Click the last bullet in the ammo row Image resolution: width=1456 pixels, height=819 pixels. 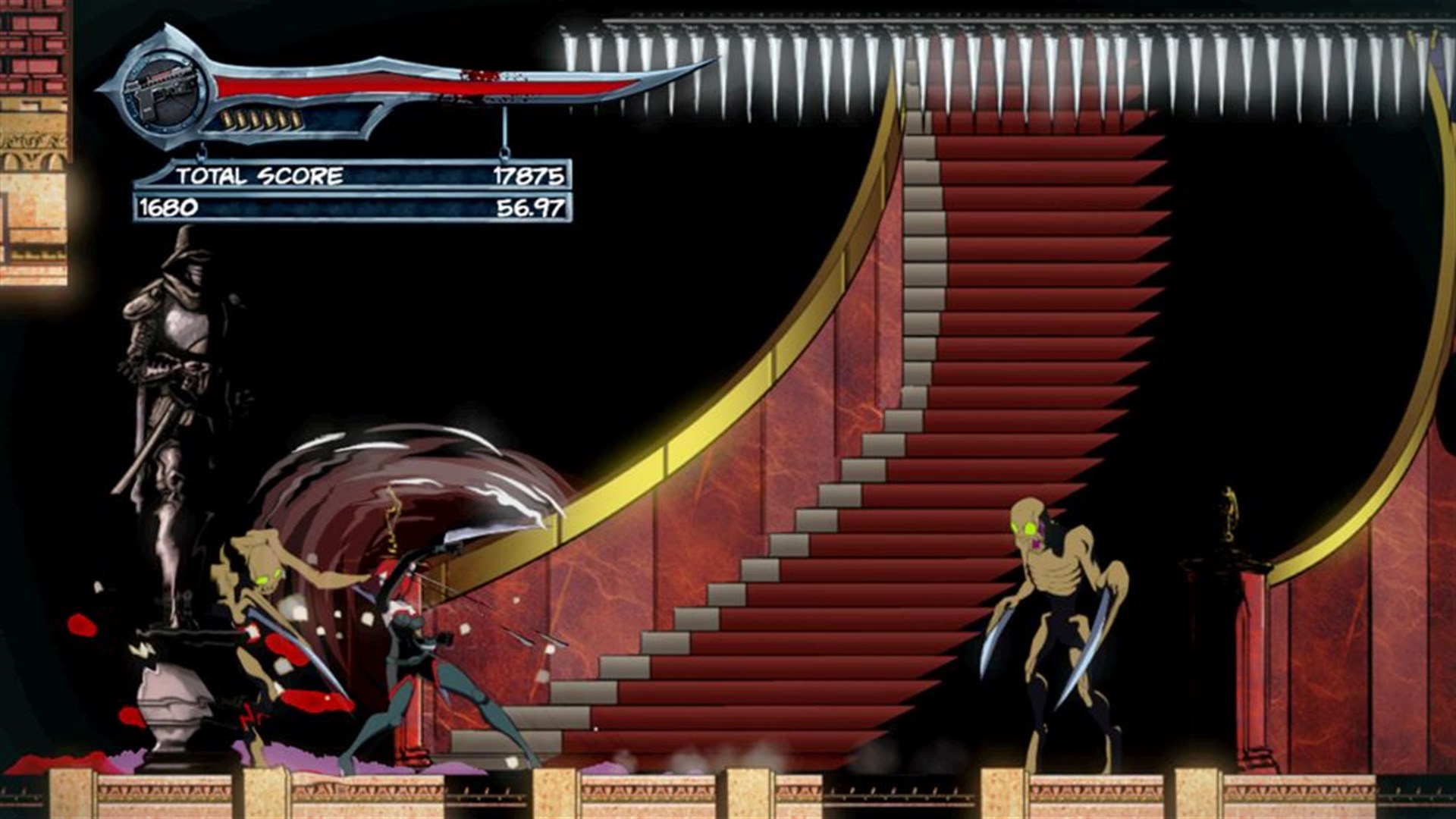coord(294,120)
